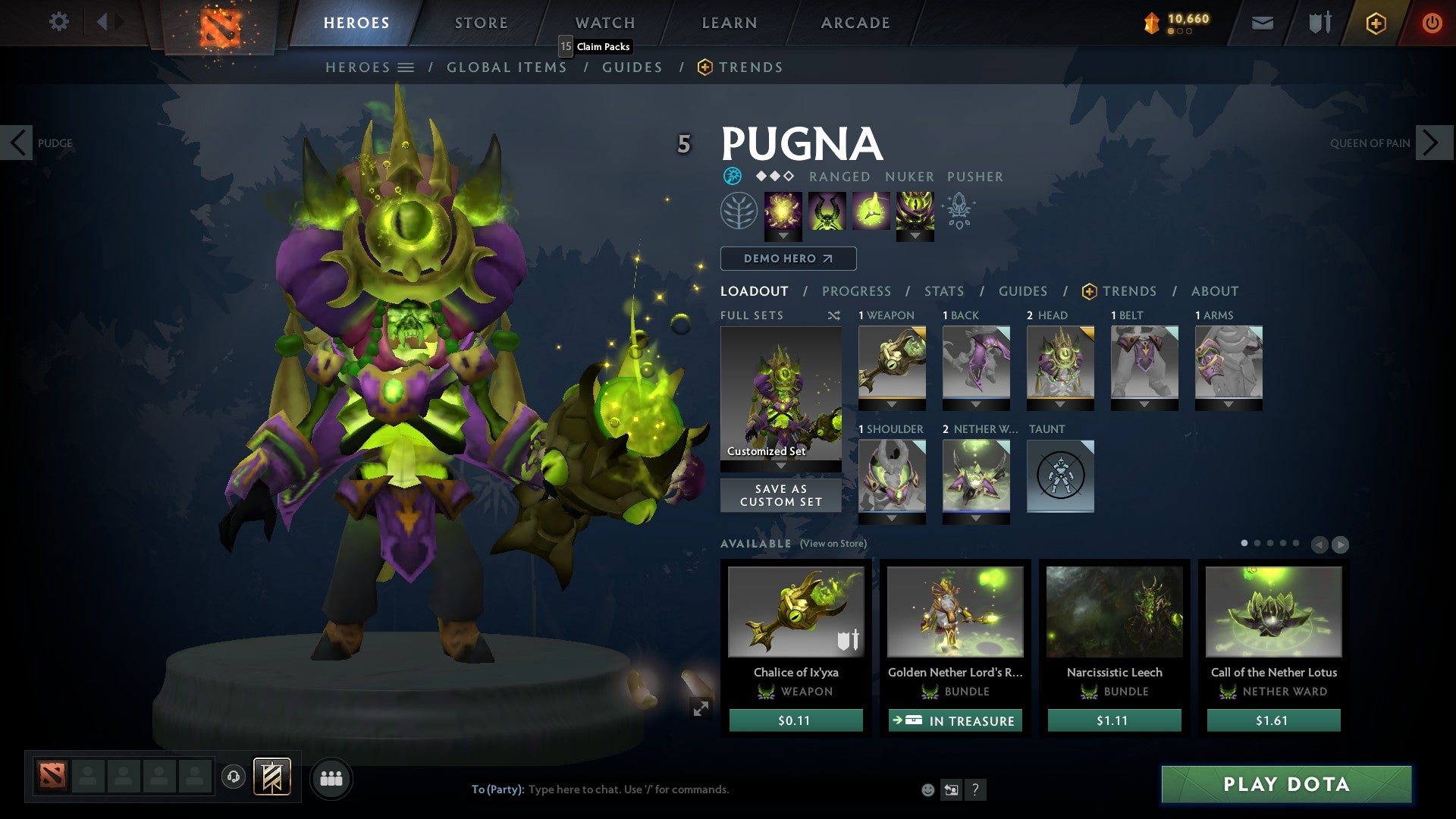The width and height of the screenshot is (1456, 819).
Task: Open the Taunt slot
Action: (1060, 476)
